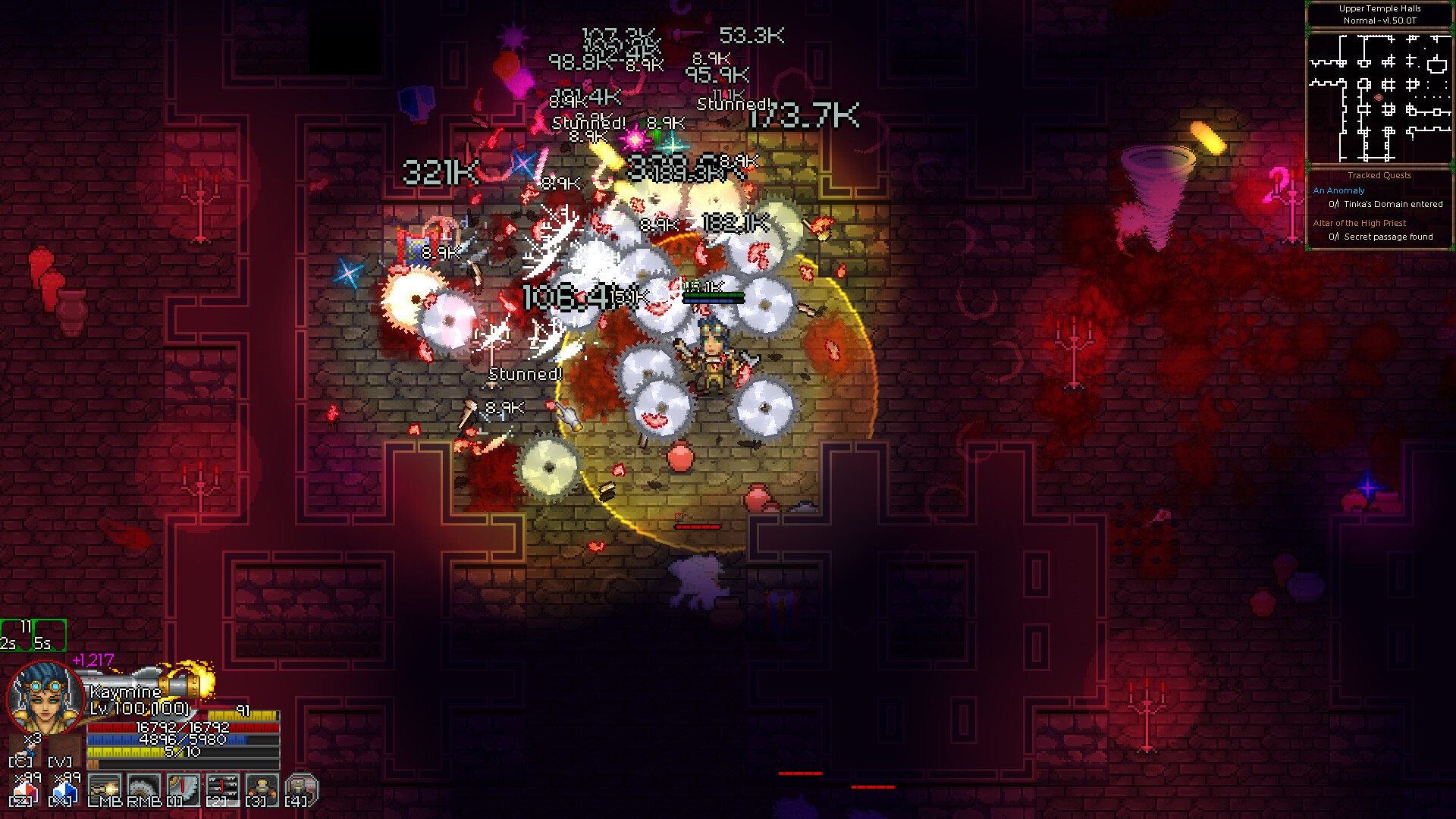Trigger the bullet barrage skill in slot 2

click(222, 789)
